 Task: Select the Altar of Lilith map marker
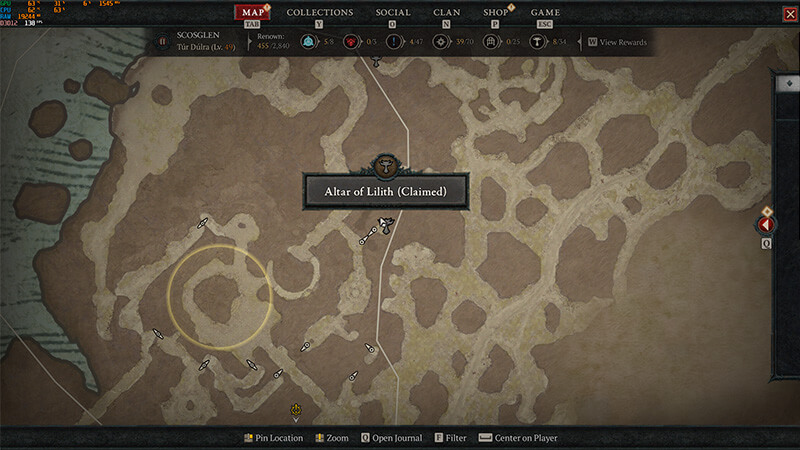383,226
